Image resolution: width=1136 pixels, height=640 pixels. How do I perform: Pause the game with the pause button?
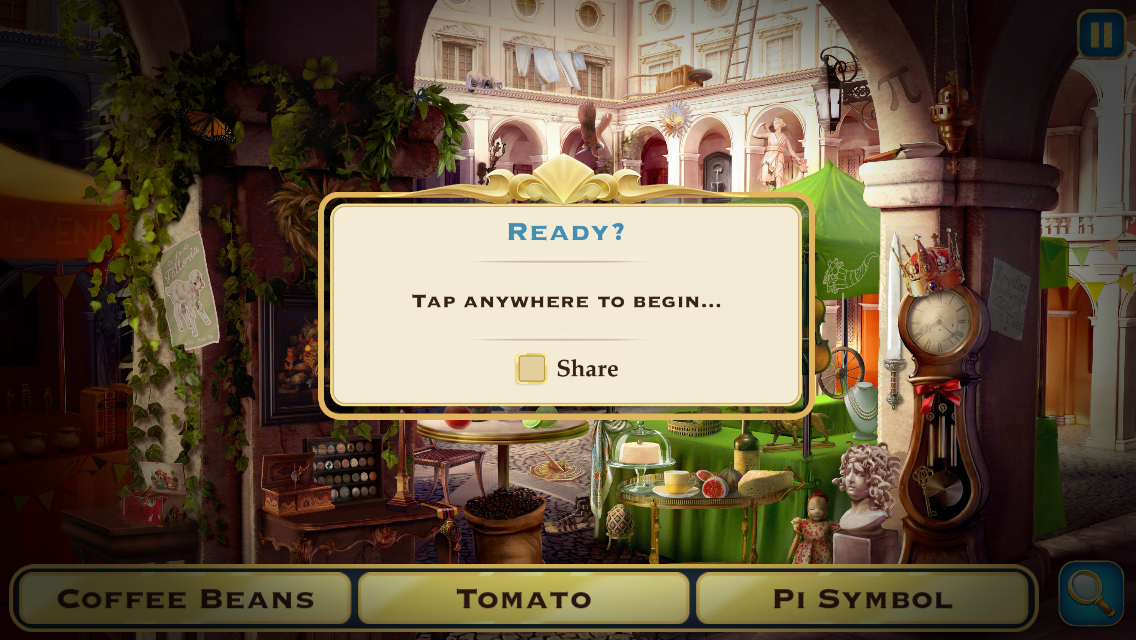pyautogui.click(x=1101, y=35)
